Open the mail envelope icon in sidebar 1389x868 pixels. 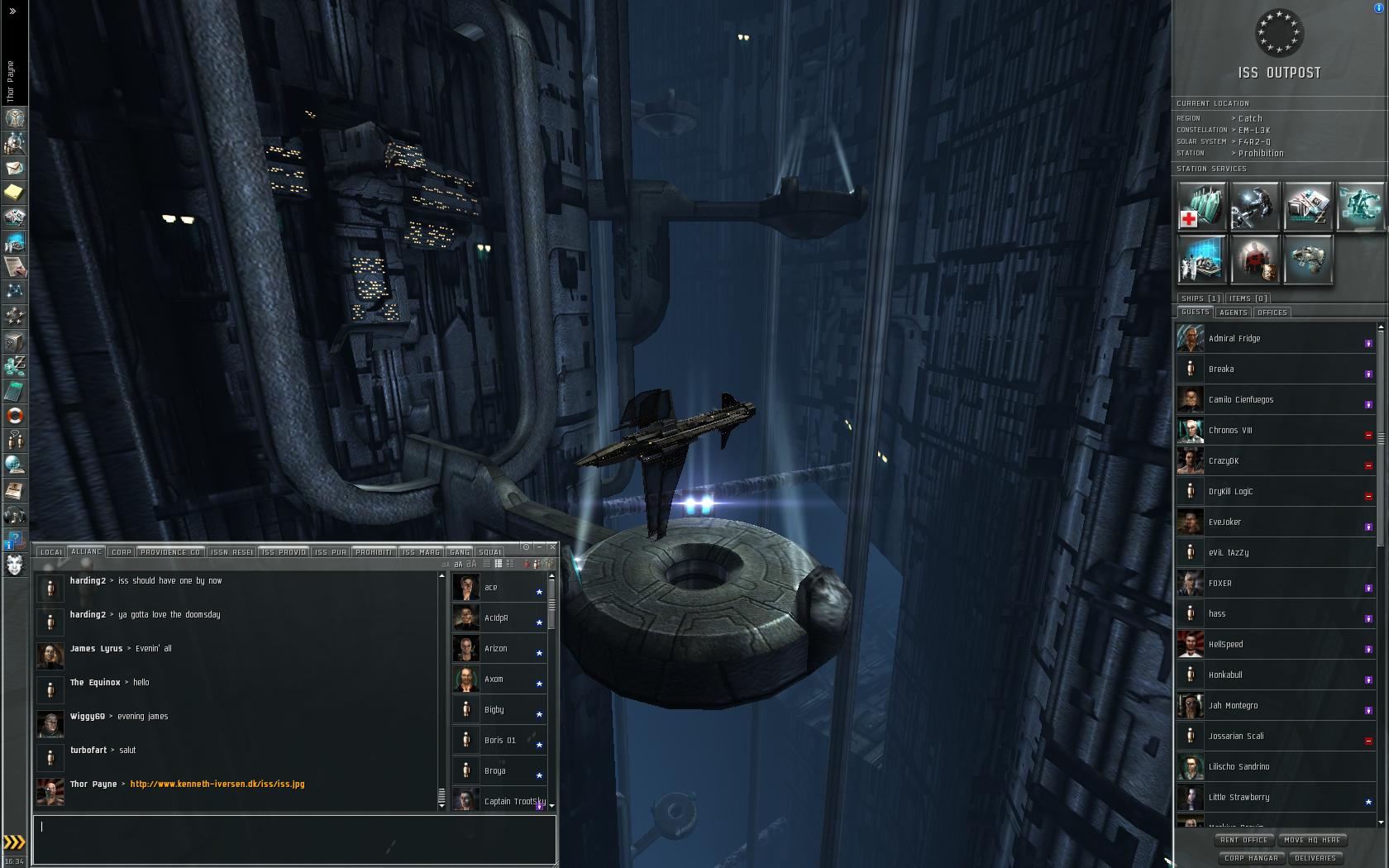click(15, 168)
